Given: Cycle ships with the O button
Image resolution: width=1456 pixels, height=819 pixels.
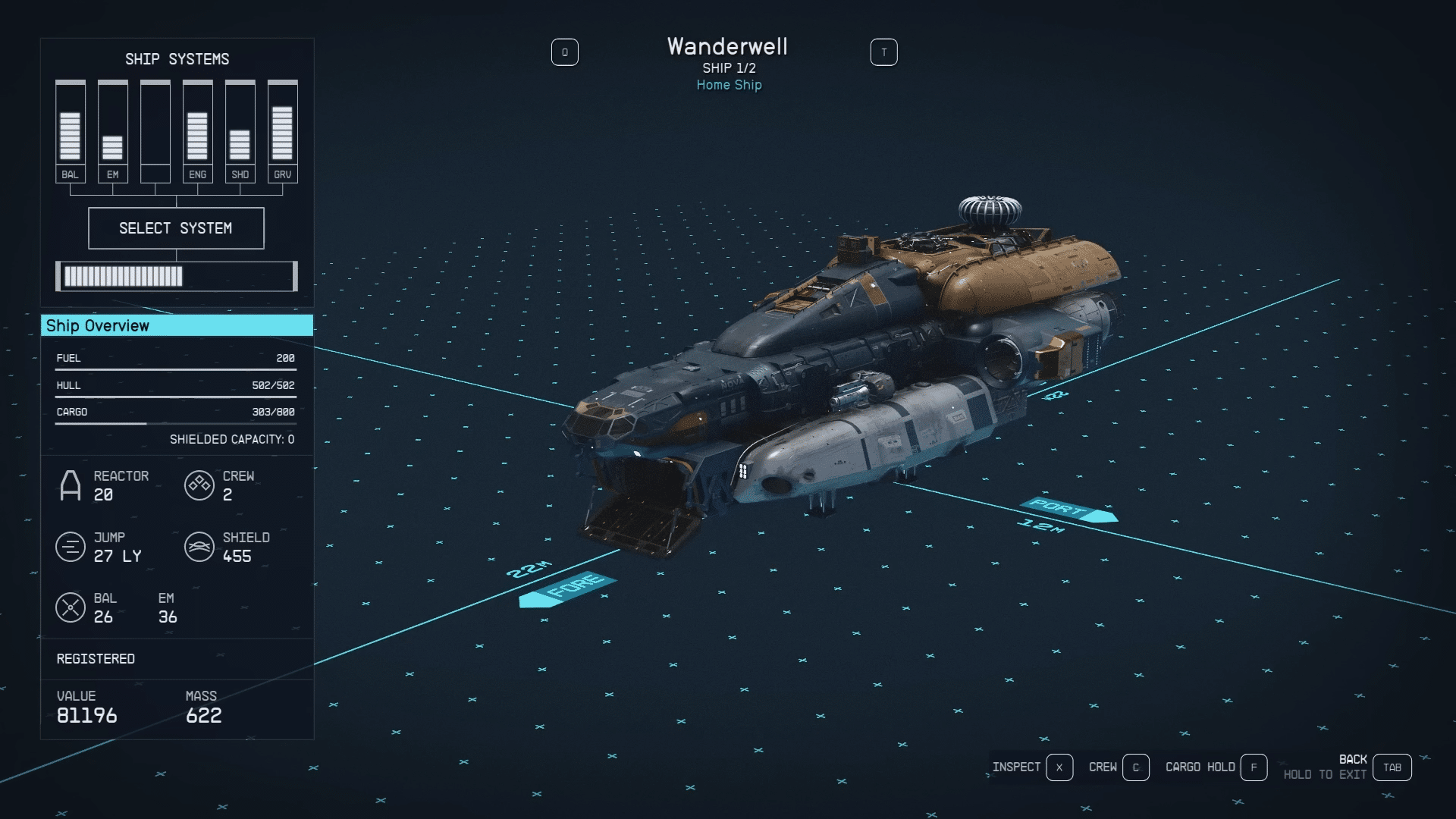Looking at the screenshot, I should pos(565,52).
